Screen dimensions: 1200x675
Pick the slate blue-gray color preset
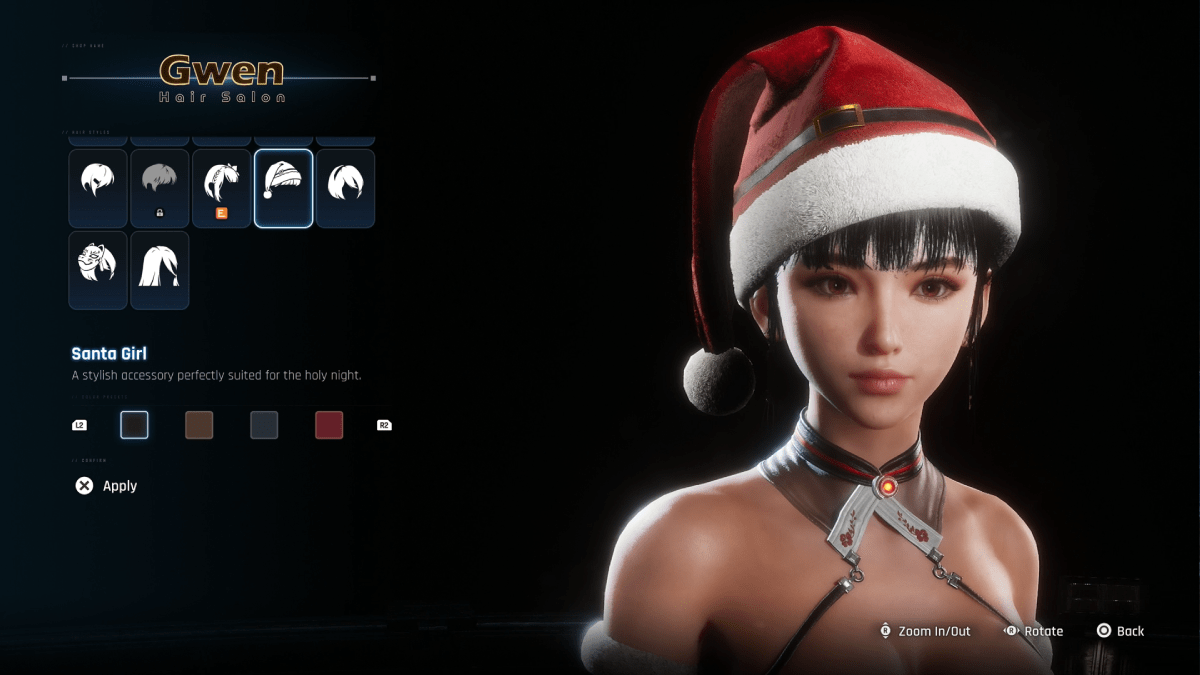[264, 425]
